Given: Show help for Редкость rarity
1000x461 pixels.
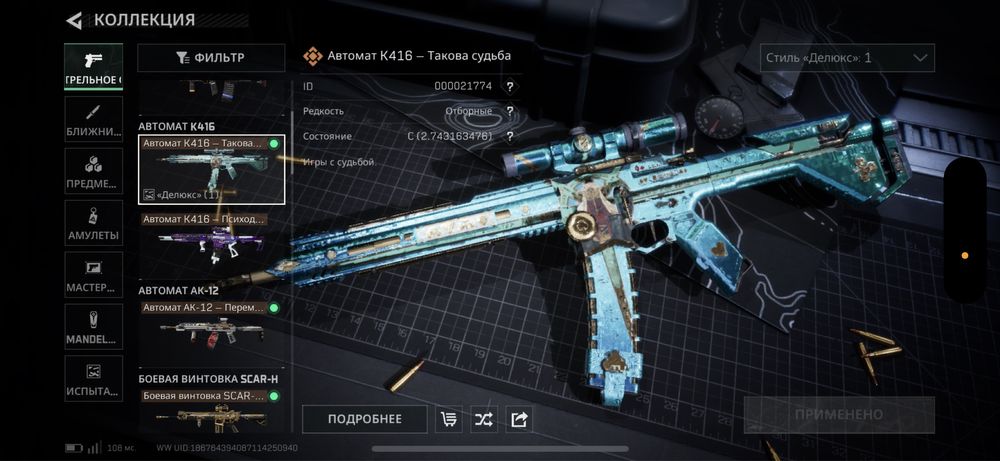Looking at the screenshot, I should point(510,111).
